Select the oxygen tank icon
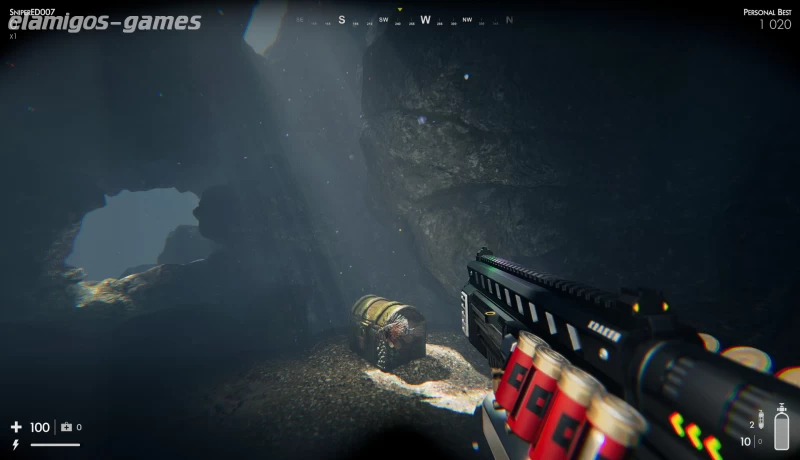 pos(781,429)
